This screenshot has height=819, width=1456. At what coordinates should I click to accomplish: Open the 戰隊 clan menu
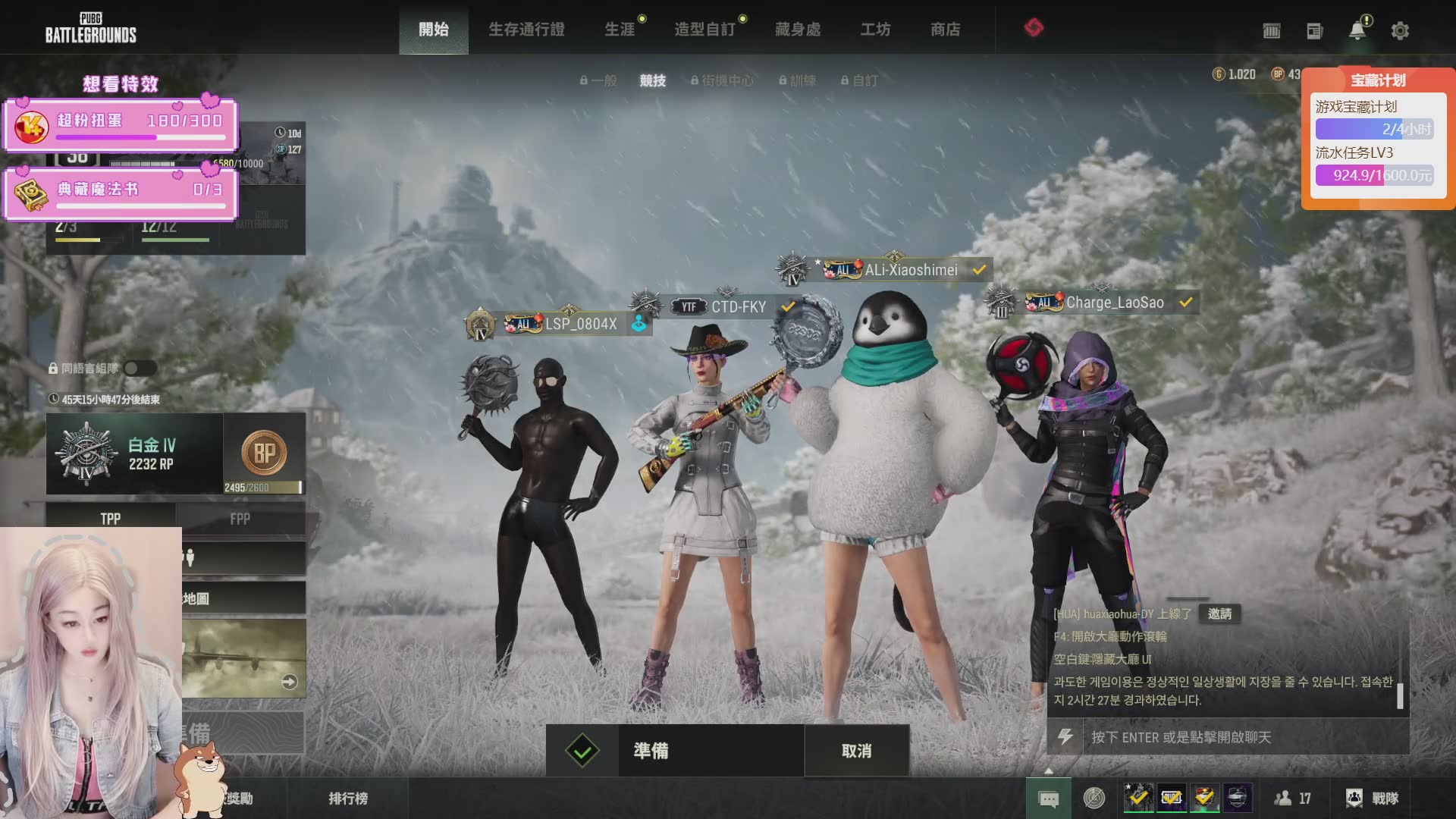click(1373, 799)
